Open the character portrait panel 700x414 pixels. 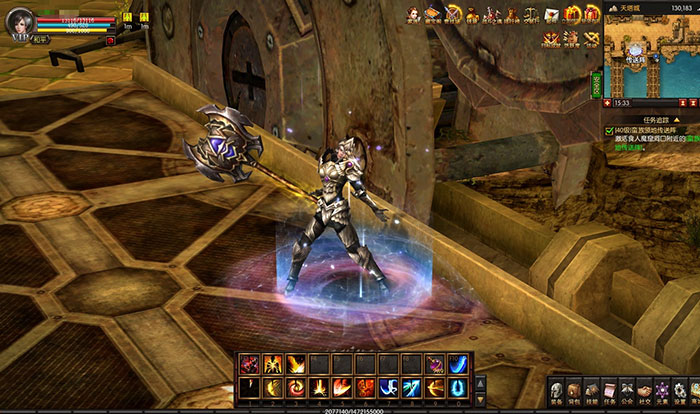click(x=19, y=20)
